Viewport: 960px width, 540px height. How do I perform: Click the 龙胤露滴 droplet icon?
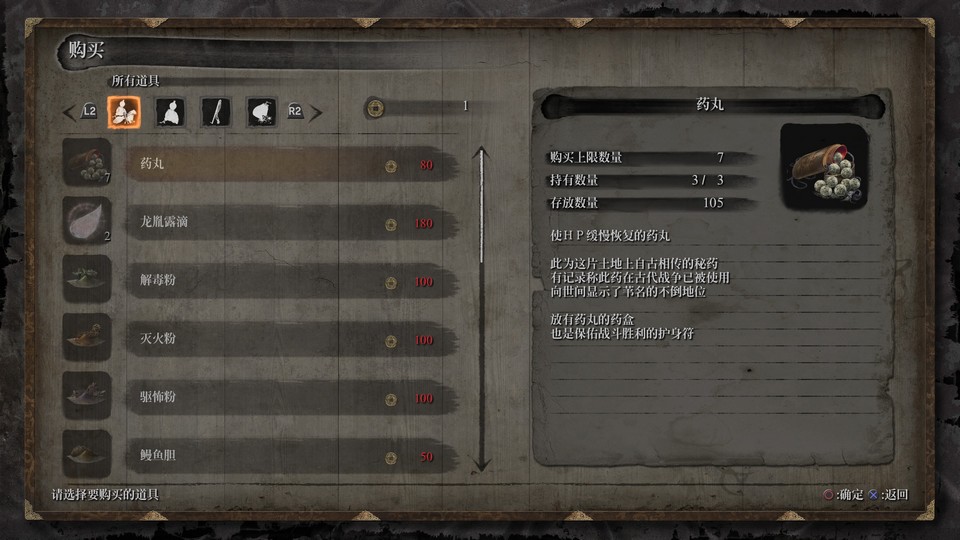tap(87, 221)
